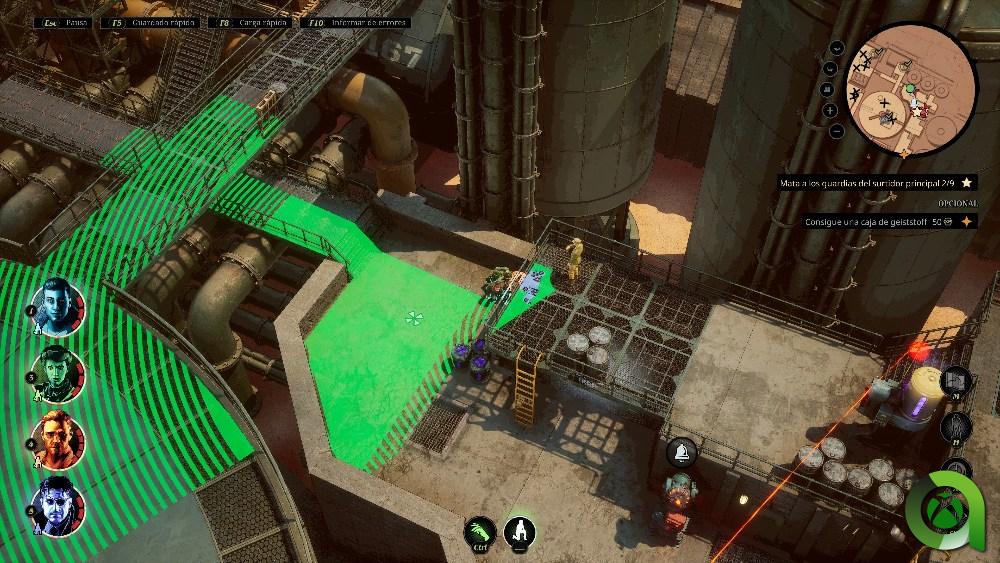Activate the green claw ability icon
Image resolution: width=1000 pixels, height=563 pixels.
[480, 532]
